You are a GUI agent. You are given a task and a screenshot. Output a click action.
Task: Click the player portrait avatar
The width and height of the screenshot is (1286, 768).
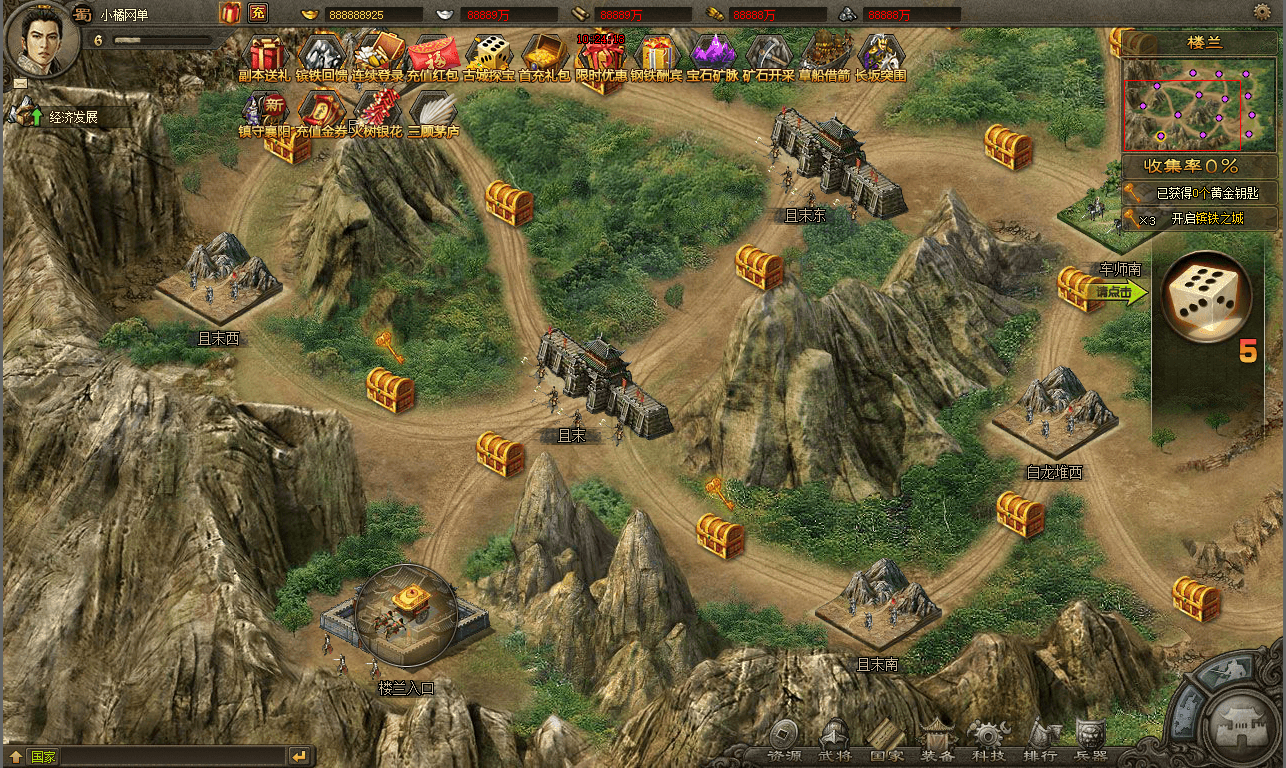[36, 38]
